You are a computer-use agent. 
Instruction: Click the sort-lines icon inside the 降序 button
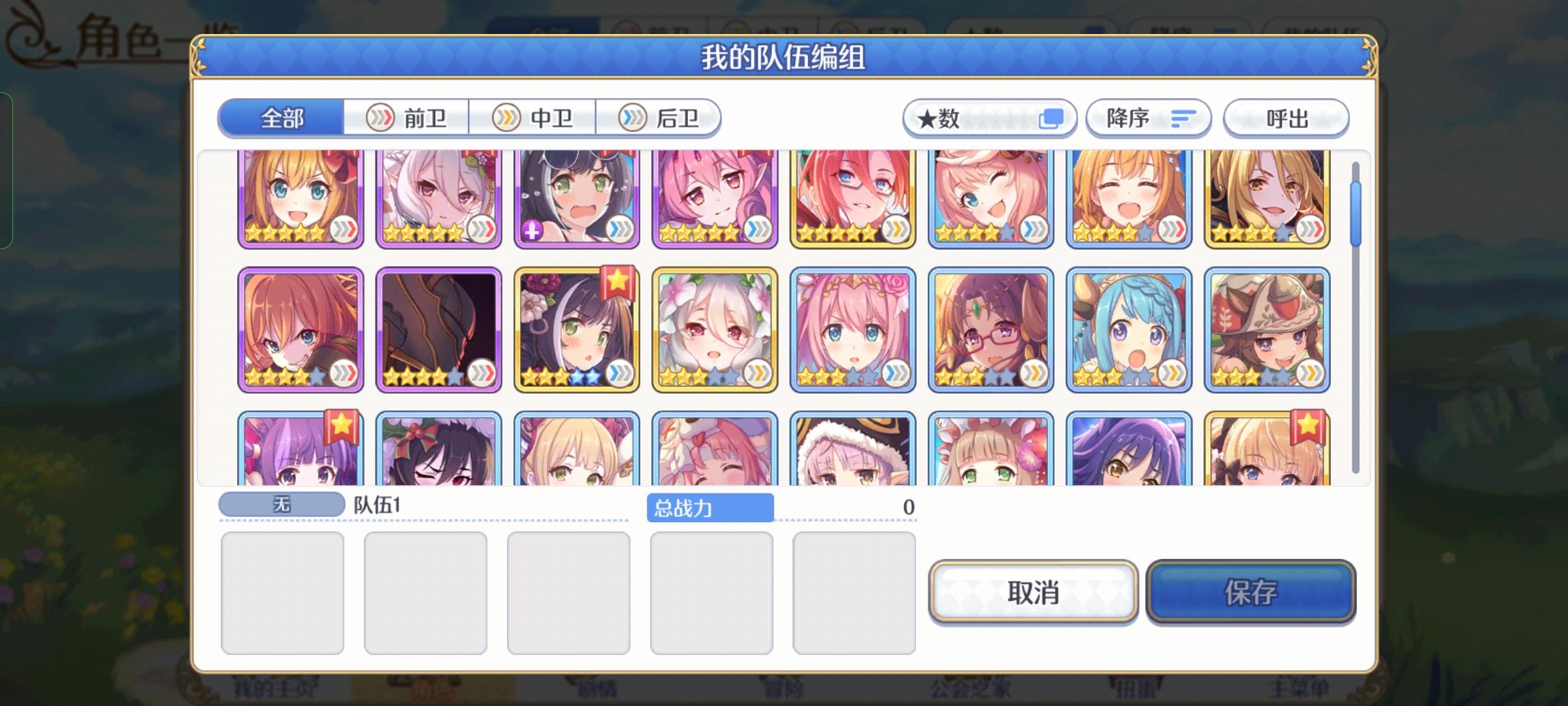[x=1184, y=118]
